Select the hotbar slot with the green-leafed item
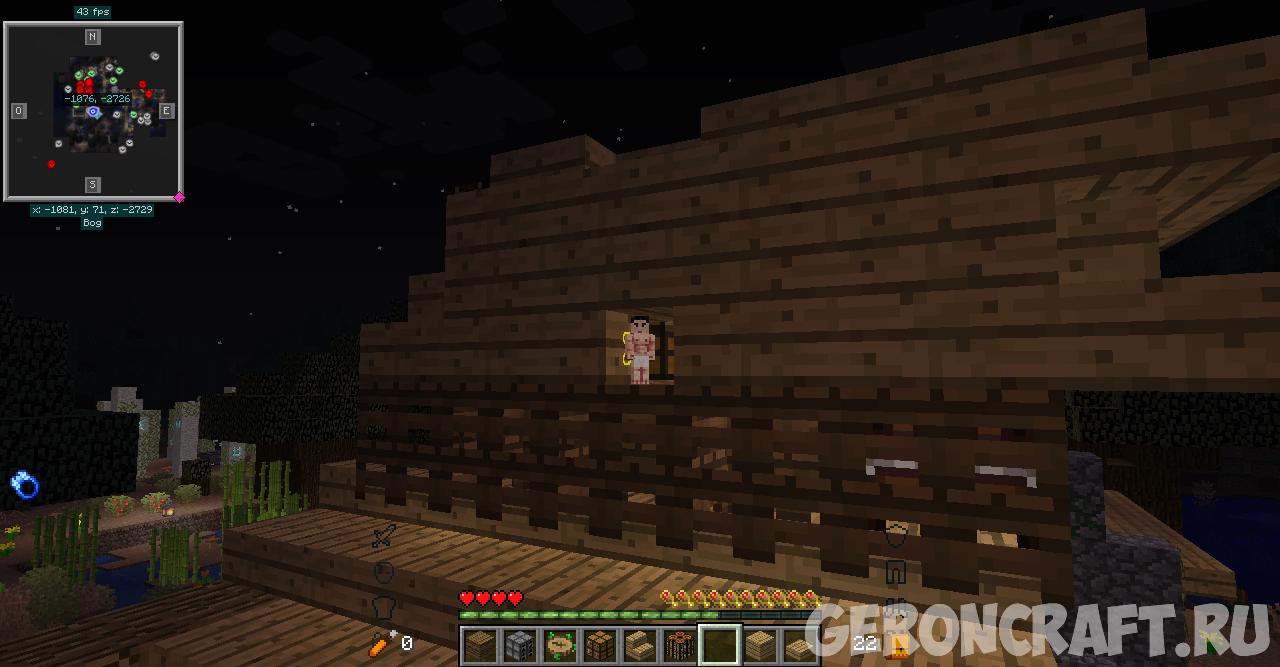 click(560, 645)
